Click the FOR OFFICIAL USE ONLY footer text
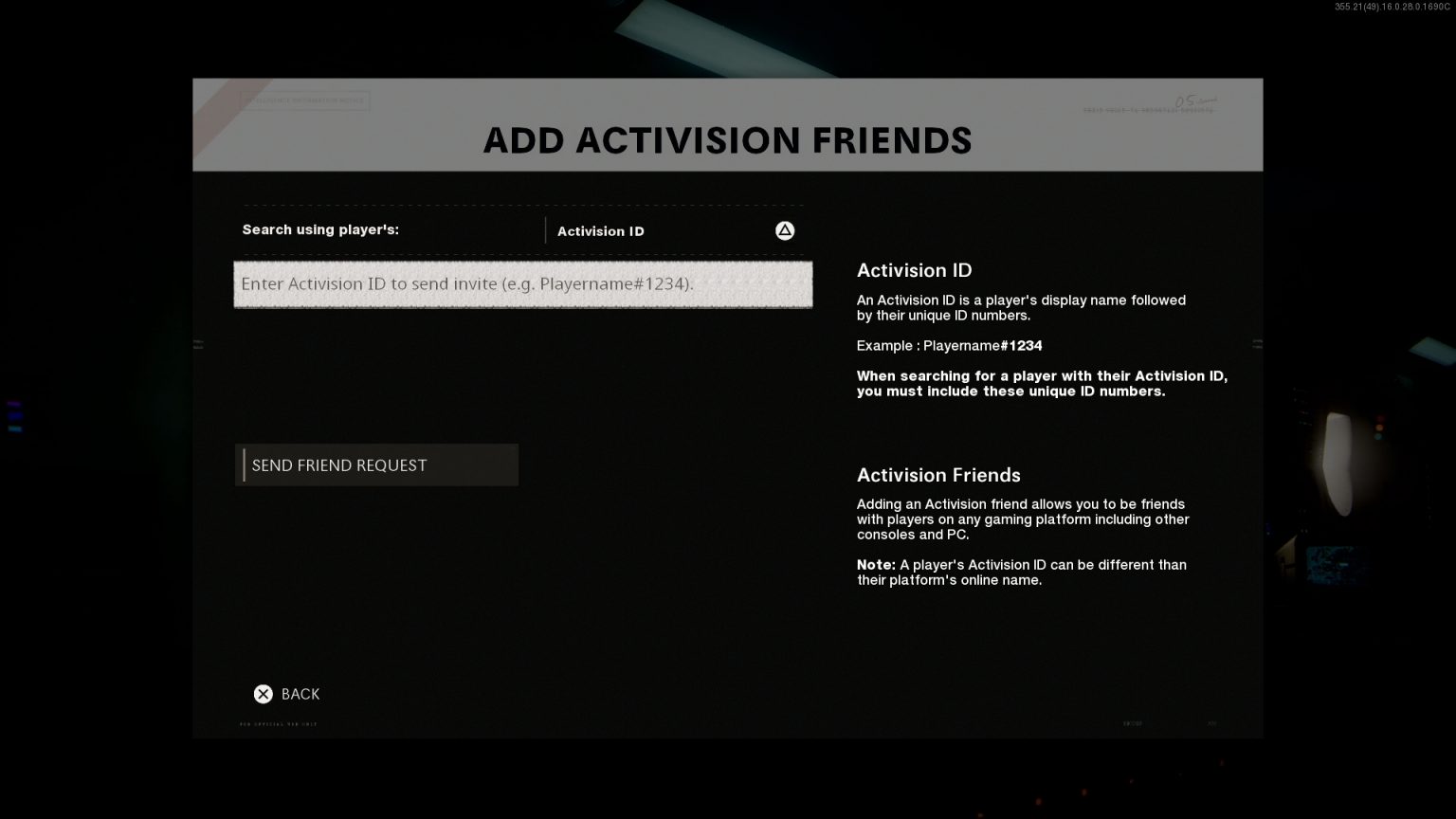1456x819 pixels. 280,723
